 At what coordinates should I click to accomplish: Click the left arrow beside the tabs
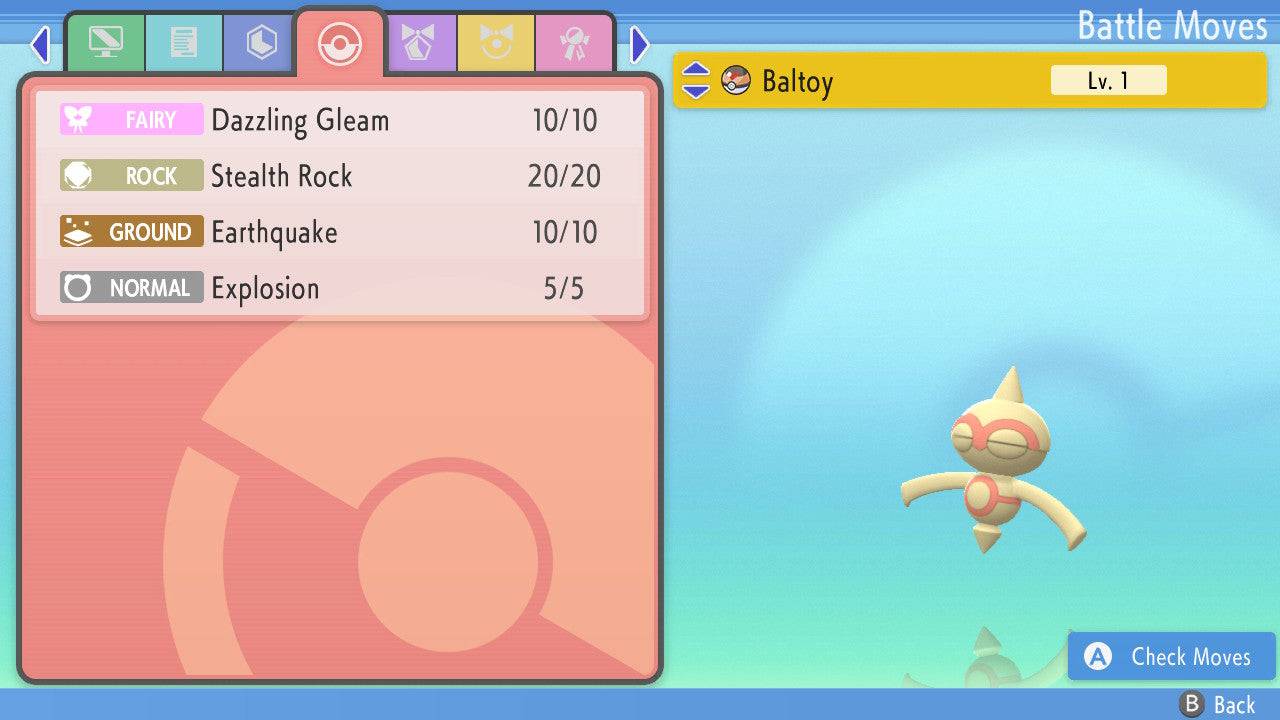[x=40, y=44]
